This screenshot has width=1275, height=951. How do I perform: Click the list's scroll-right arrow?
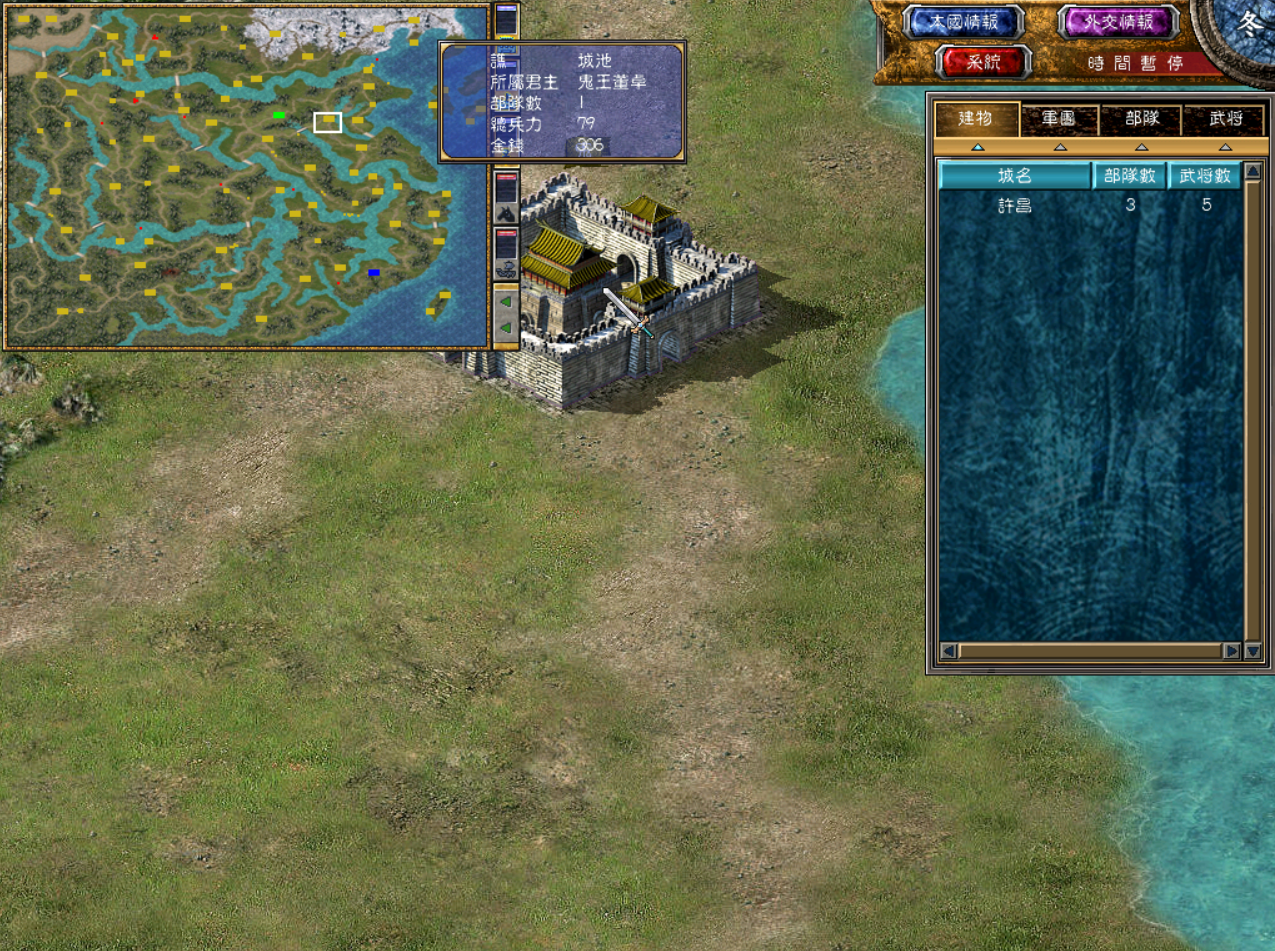click(x=1231, y=651)
